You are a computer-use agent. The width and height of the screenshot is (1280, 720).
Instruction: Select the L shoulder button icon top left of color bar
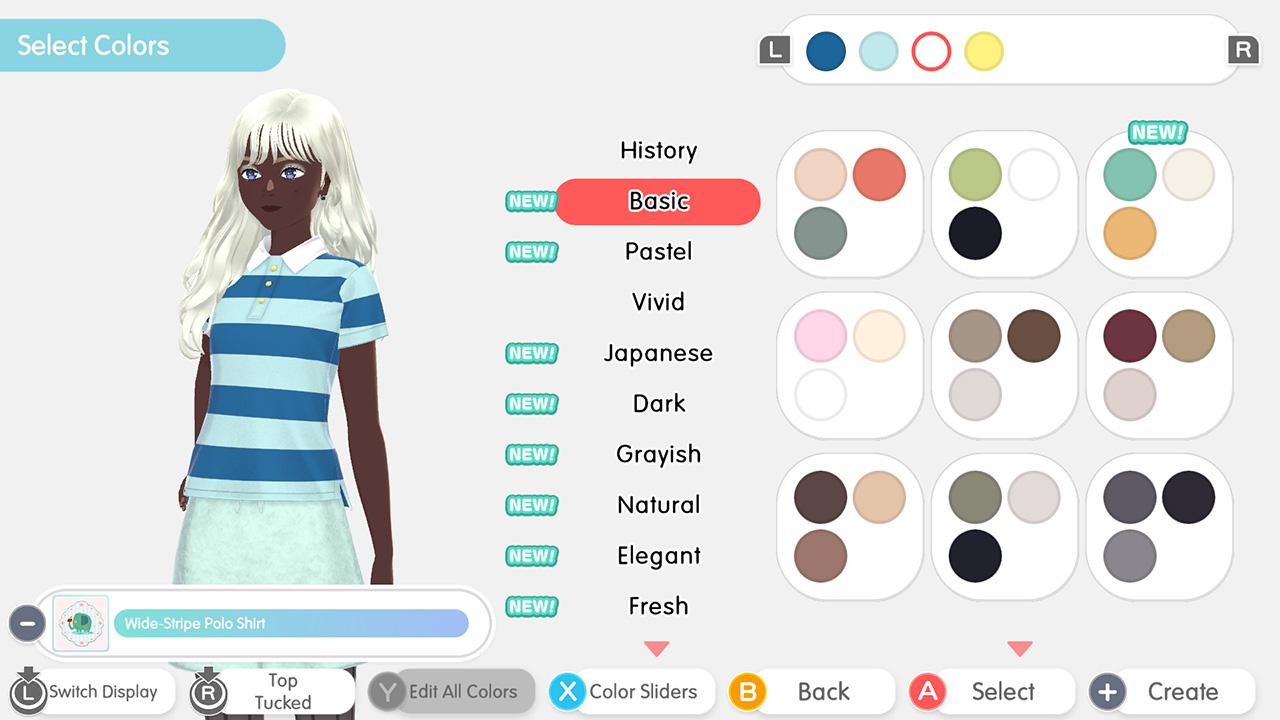(x=774, y=50)
